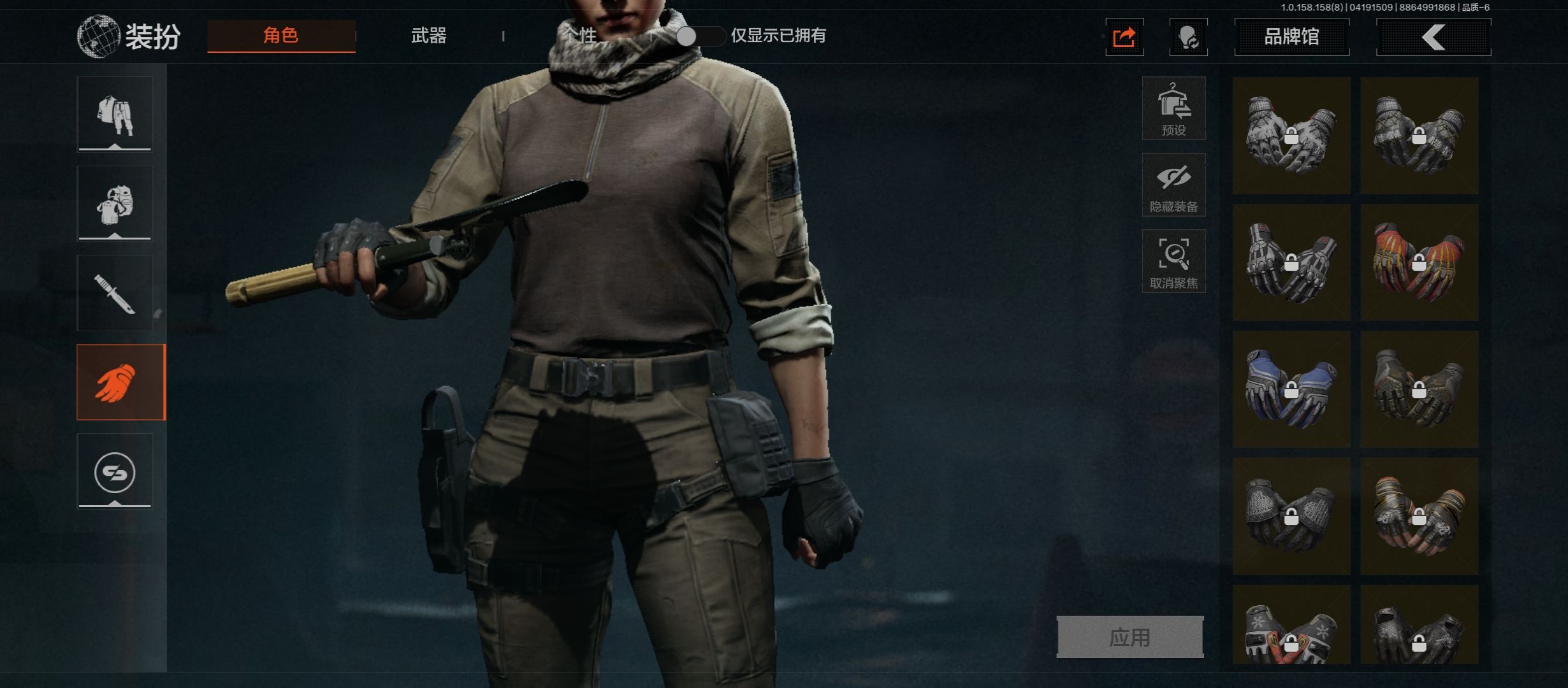1568x688 pixels.
Task: Open the knife melee category
Action: pos(115,293)
